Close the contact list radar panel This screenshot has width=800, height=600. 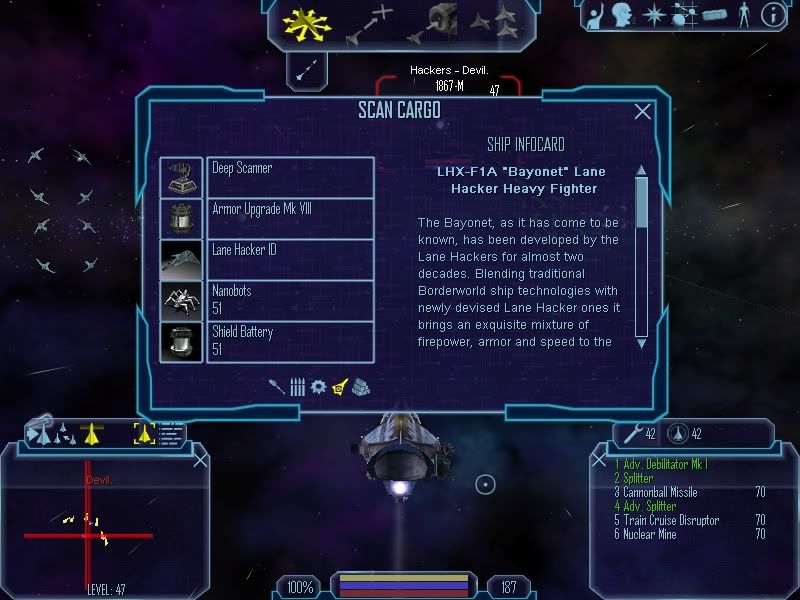tap(200, 459)
